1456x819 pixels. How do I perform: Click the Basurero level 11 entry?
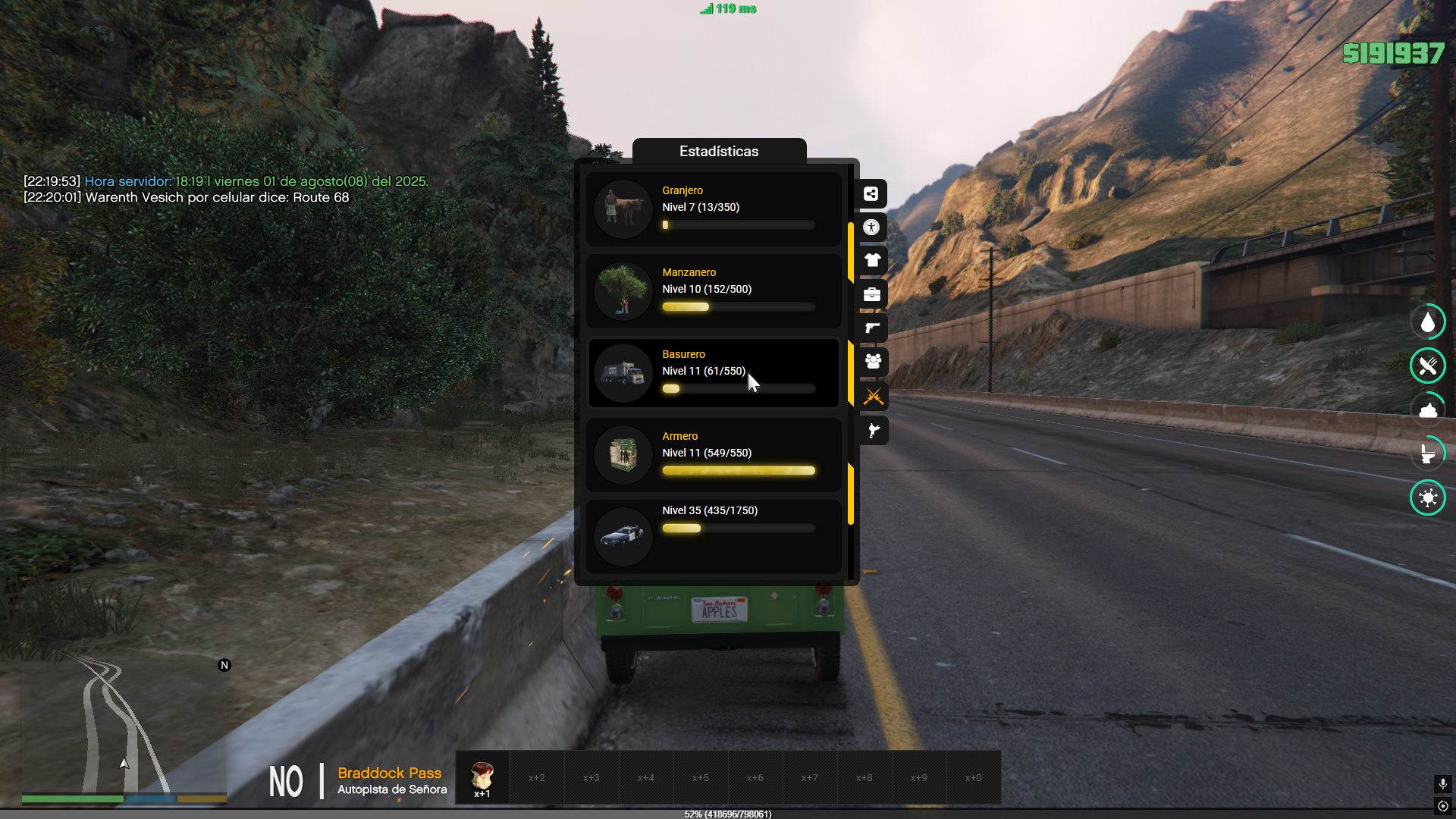point(713,372)
